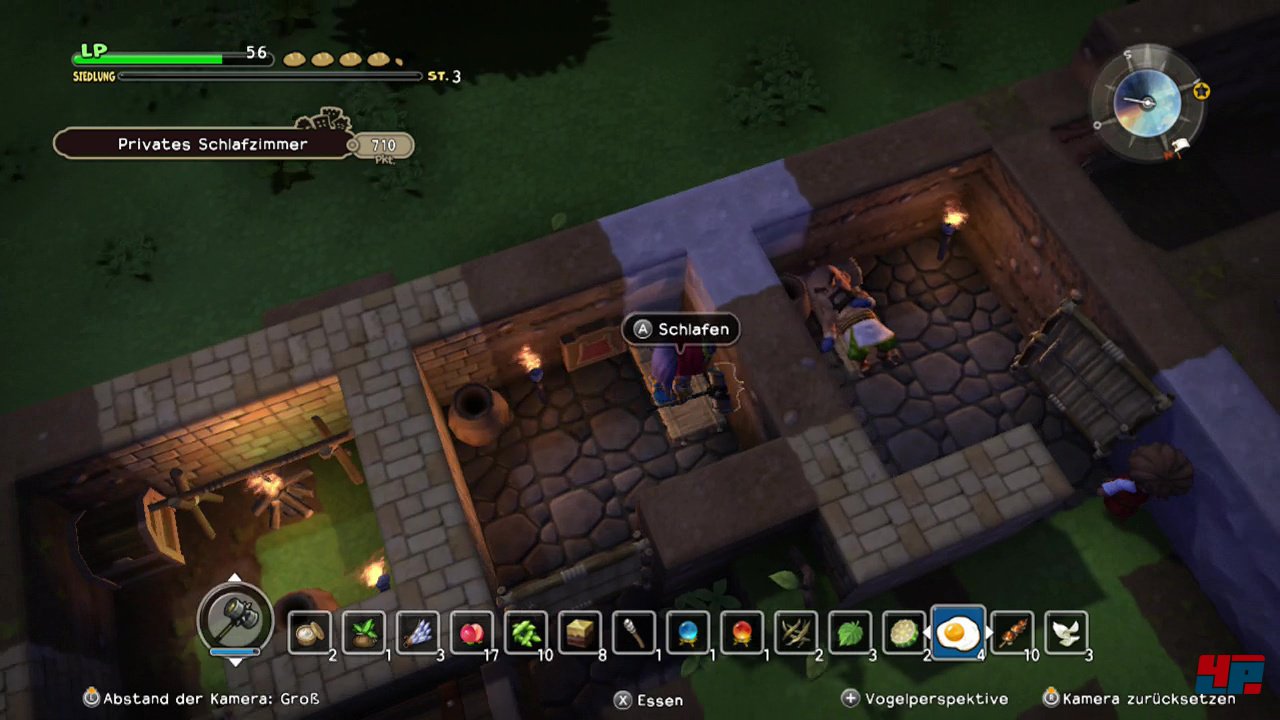The width and height of the screenshot is (1280, 720).
Task: Choose the wooden torch stick slot
Action: click(634, 632)
